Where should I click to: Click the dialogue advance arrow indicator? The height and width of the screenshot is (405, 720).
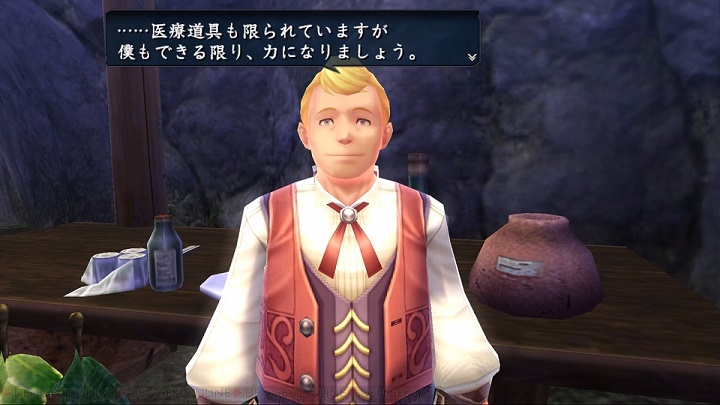tap(471, 57)
